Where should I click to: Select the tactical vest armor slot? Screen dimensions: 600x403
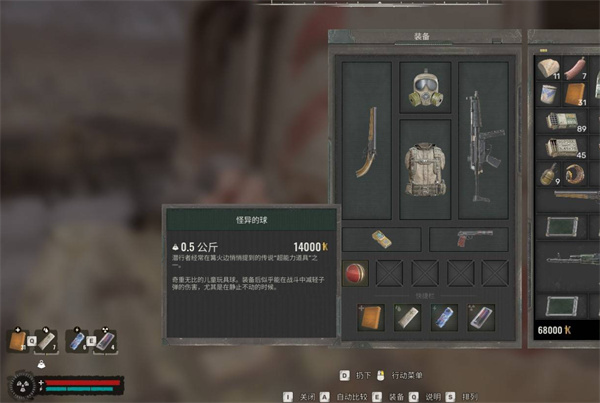[x=425, y=168]
